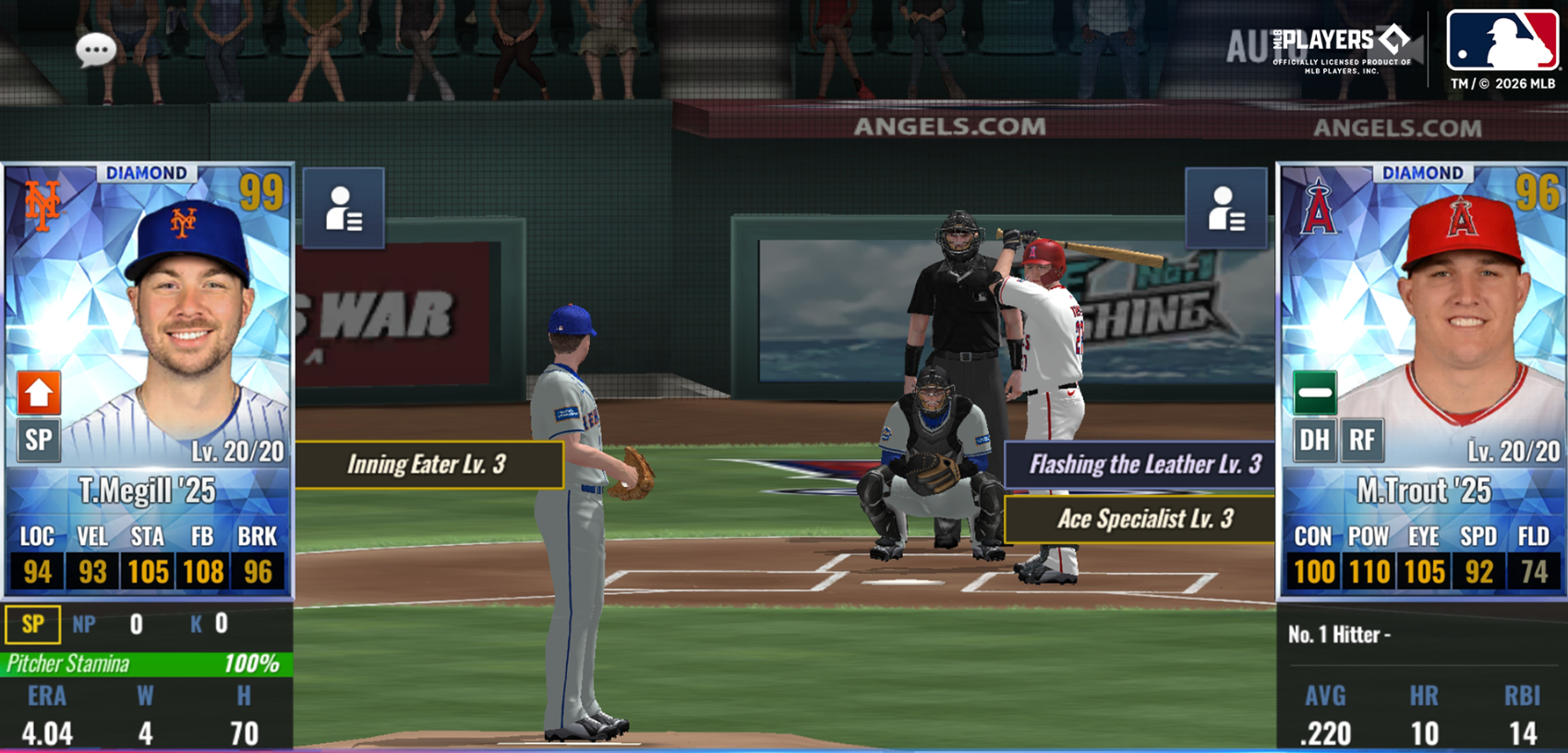Toggle the green minus badge on Trout's card

(1314, 392)
